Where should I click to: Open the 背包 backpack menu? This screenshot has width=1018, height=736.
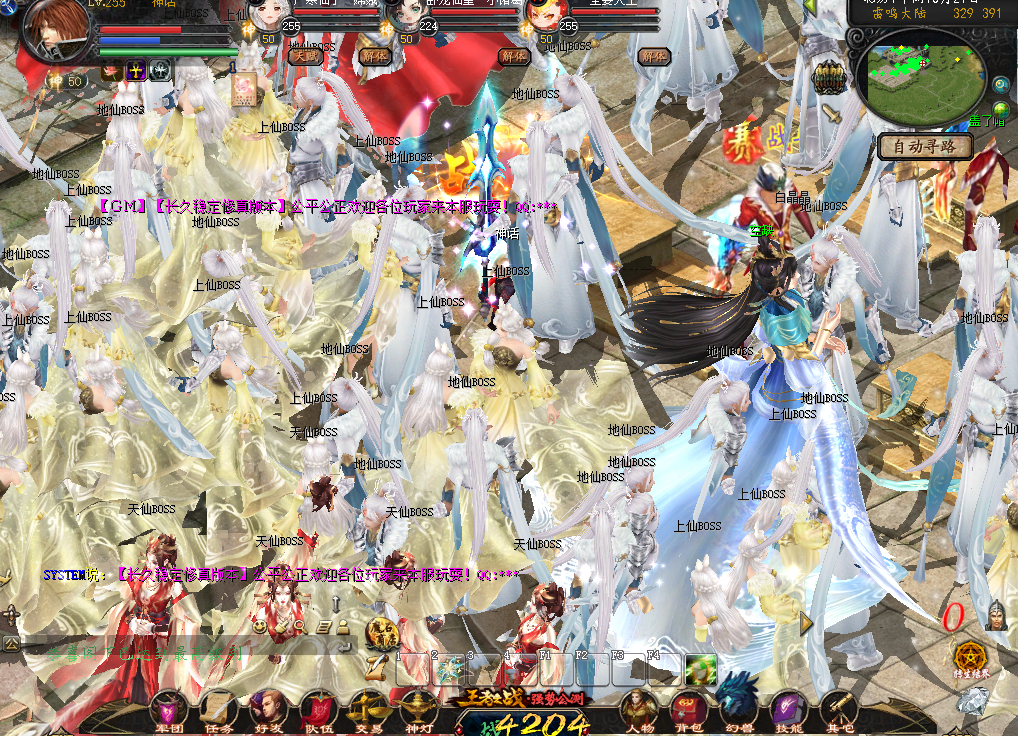pyautogui.click(x=687, y=710)
